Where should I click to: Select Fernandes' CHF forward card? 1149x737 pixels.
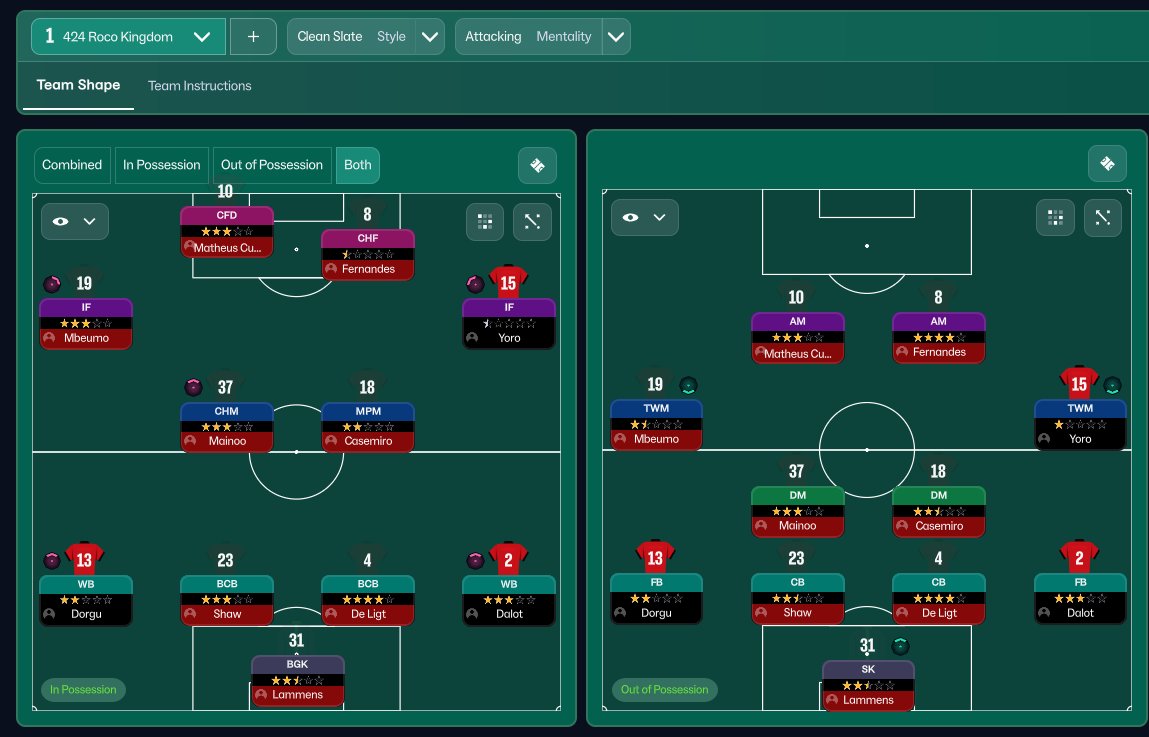(367, 254)
